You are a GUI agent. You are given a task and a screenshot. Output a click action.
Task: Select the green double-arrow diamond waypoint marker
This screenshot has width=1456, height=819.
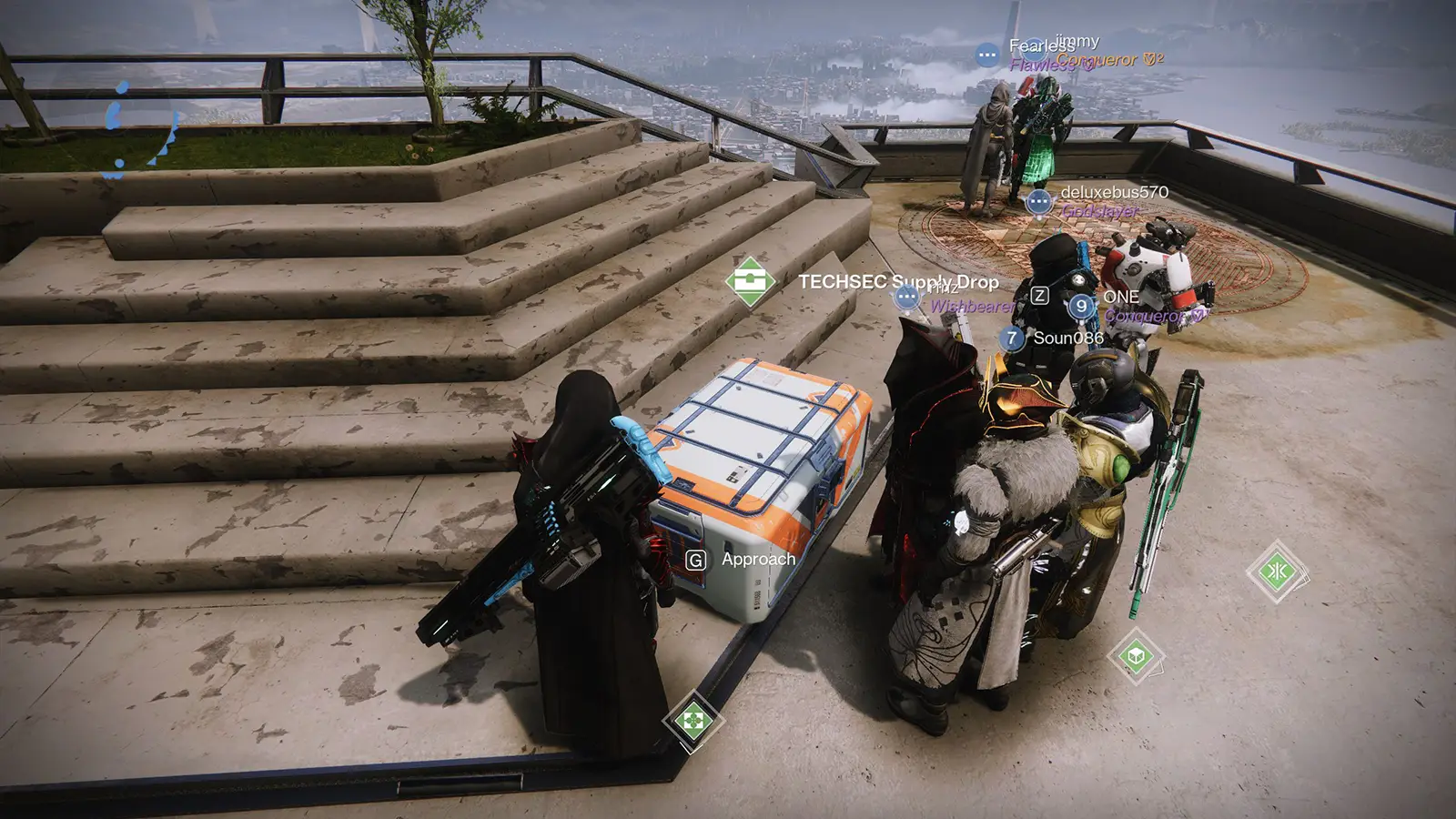point(1277,571)
